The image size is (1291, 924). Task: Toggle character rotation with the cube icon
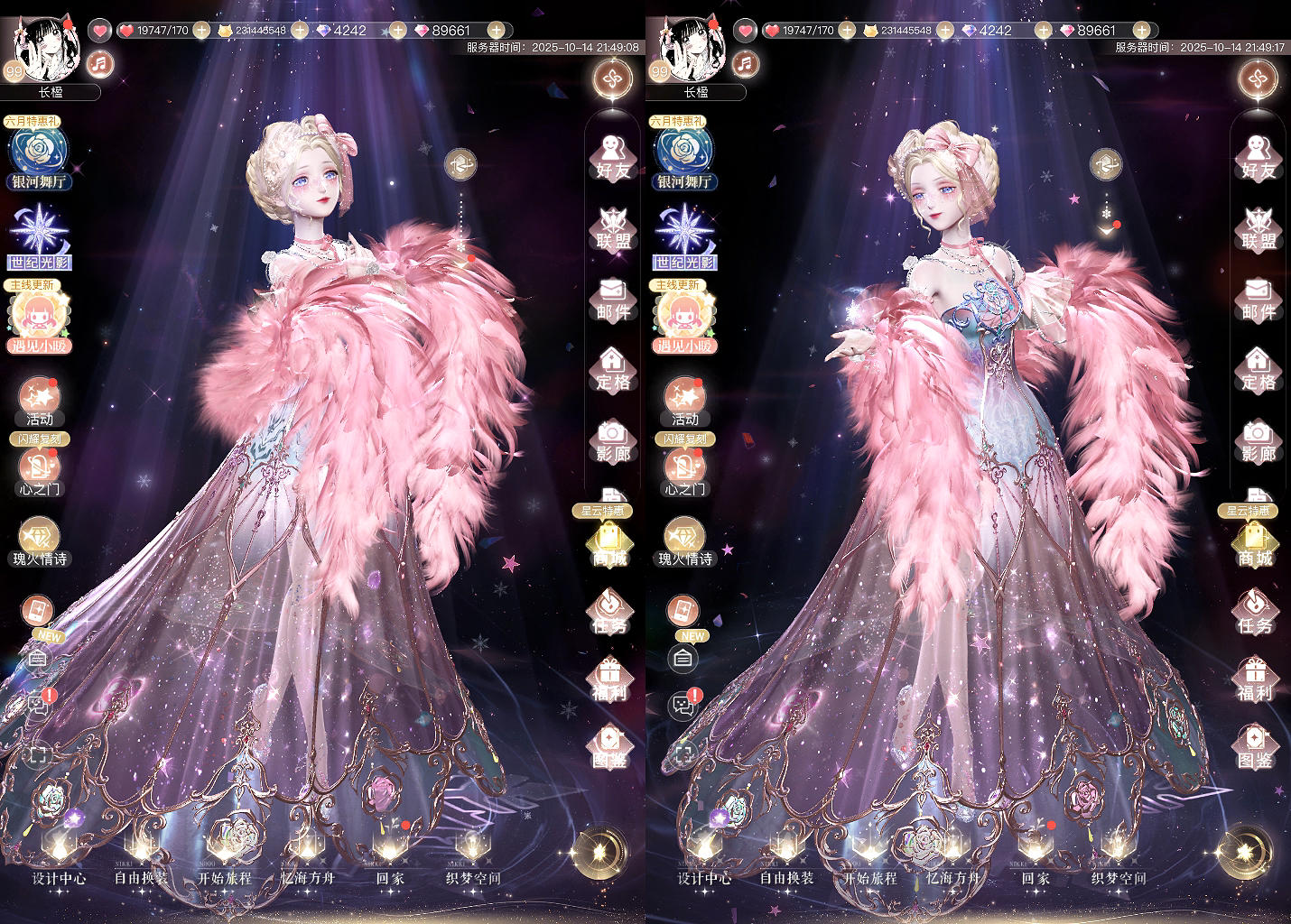[x=460, y=166]
